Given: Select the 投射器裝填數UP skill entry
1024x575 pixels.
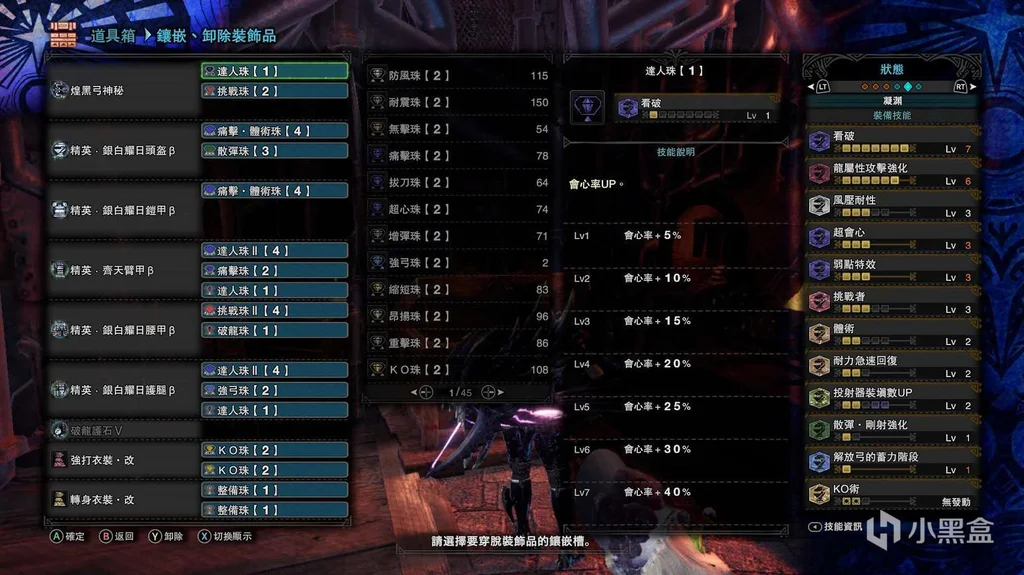Looking at the screenshot, I should 892,398.
